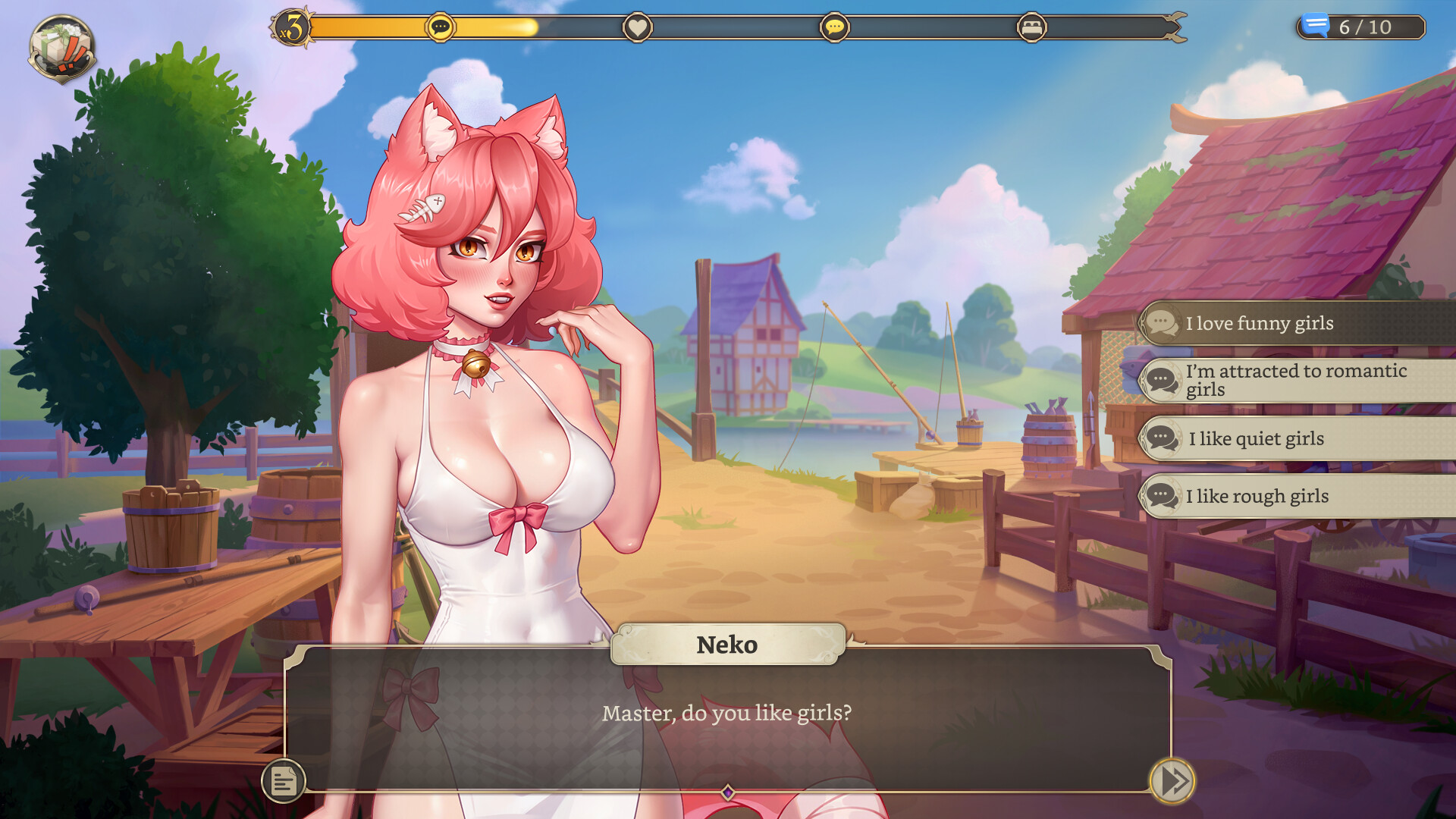Click the diamond ornament below the dialogue box
The image size is (1456, 819).
pos(730,791)
